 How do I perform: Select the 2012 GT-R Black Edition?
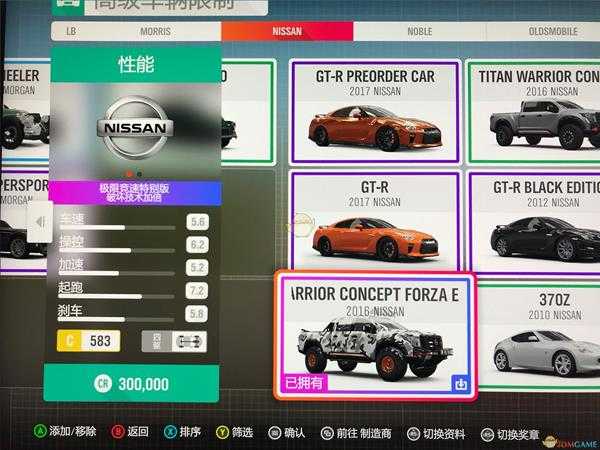pos(540,222)
